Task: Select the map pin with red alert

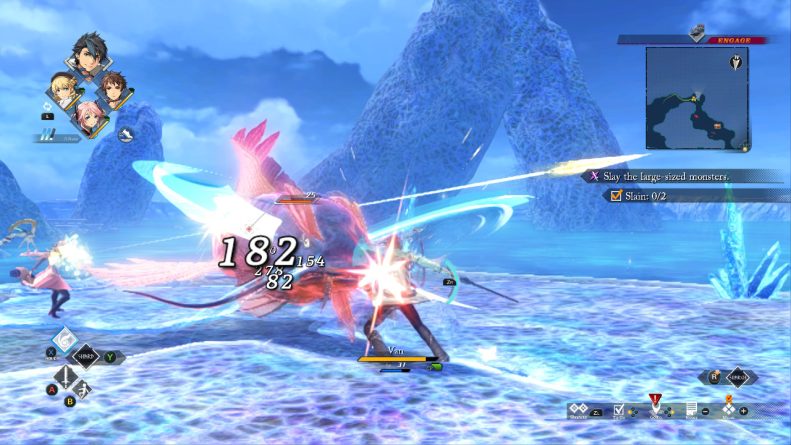Action: 656,406
